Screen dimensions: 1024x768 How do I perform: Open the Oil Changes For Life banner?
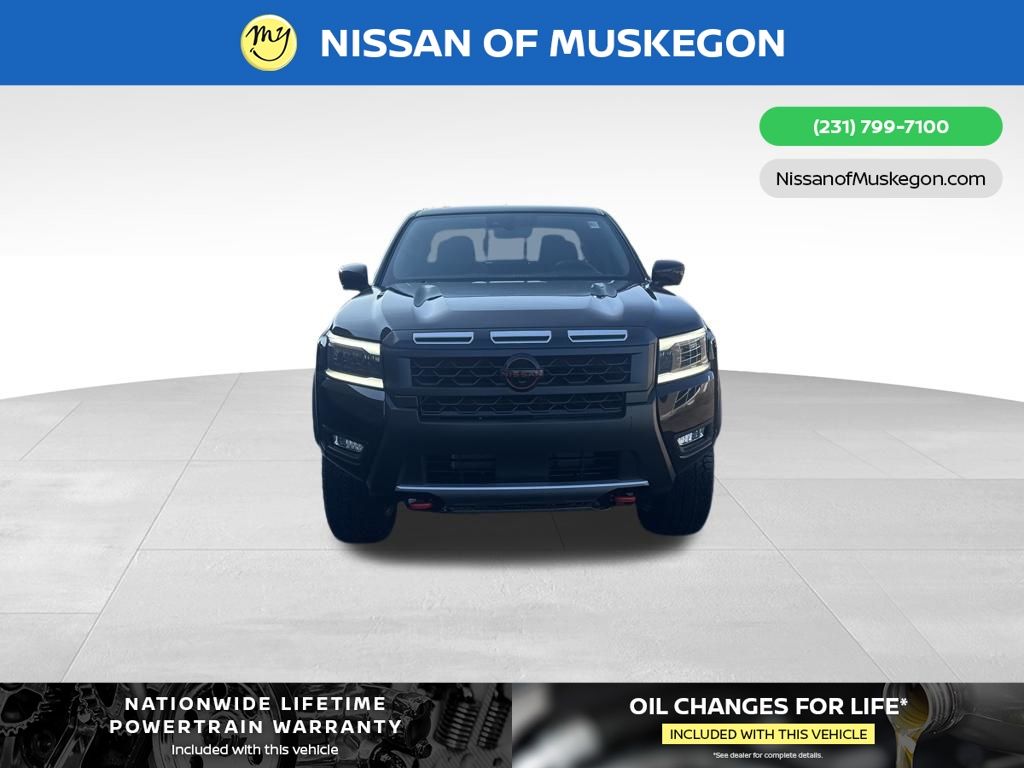[x=768, y=725]
